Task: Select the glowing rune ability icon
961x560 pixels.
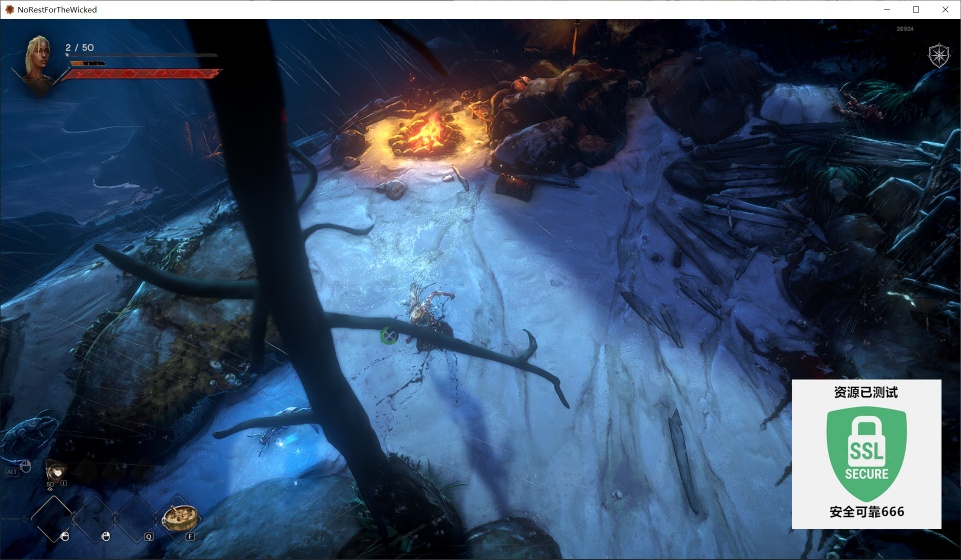Action: coord(56,471)
